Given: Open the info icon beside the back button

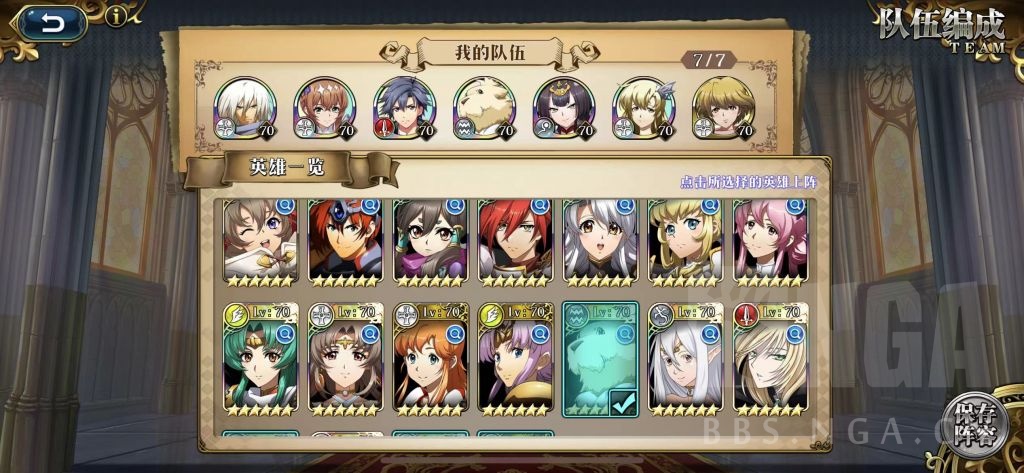Looking at the screenshot, I should (x=117, y=16).
